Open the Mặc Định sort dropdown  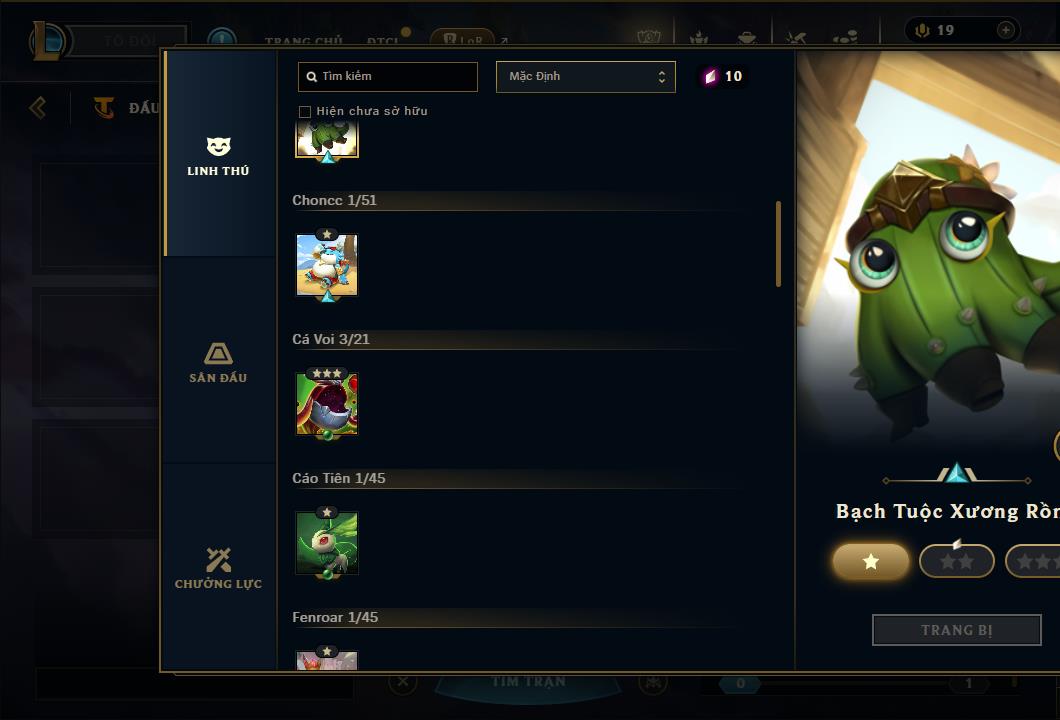coord(585,77)
